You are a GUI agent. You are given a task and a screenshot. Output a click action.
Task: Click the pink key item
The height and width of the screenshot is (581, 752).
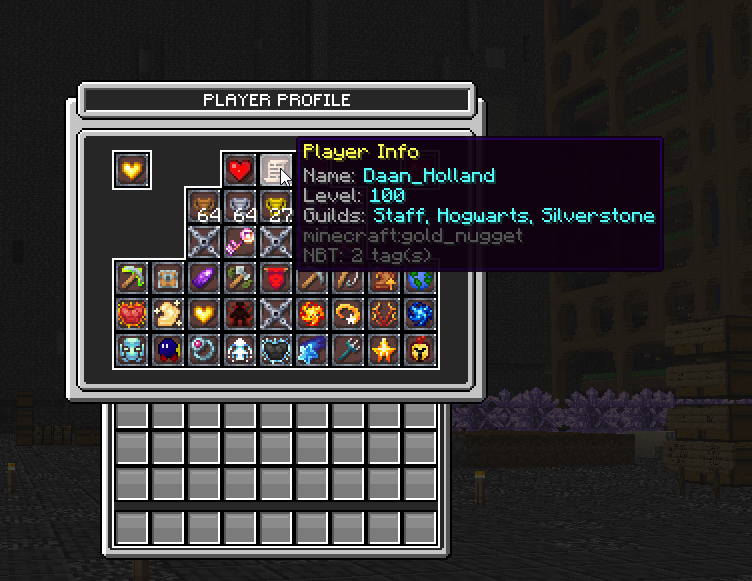pos(238,242)
